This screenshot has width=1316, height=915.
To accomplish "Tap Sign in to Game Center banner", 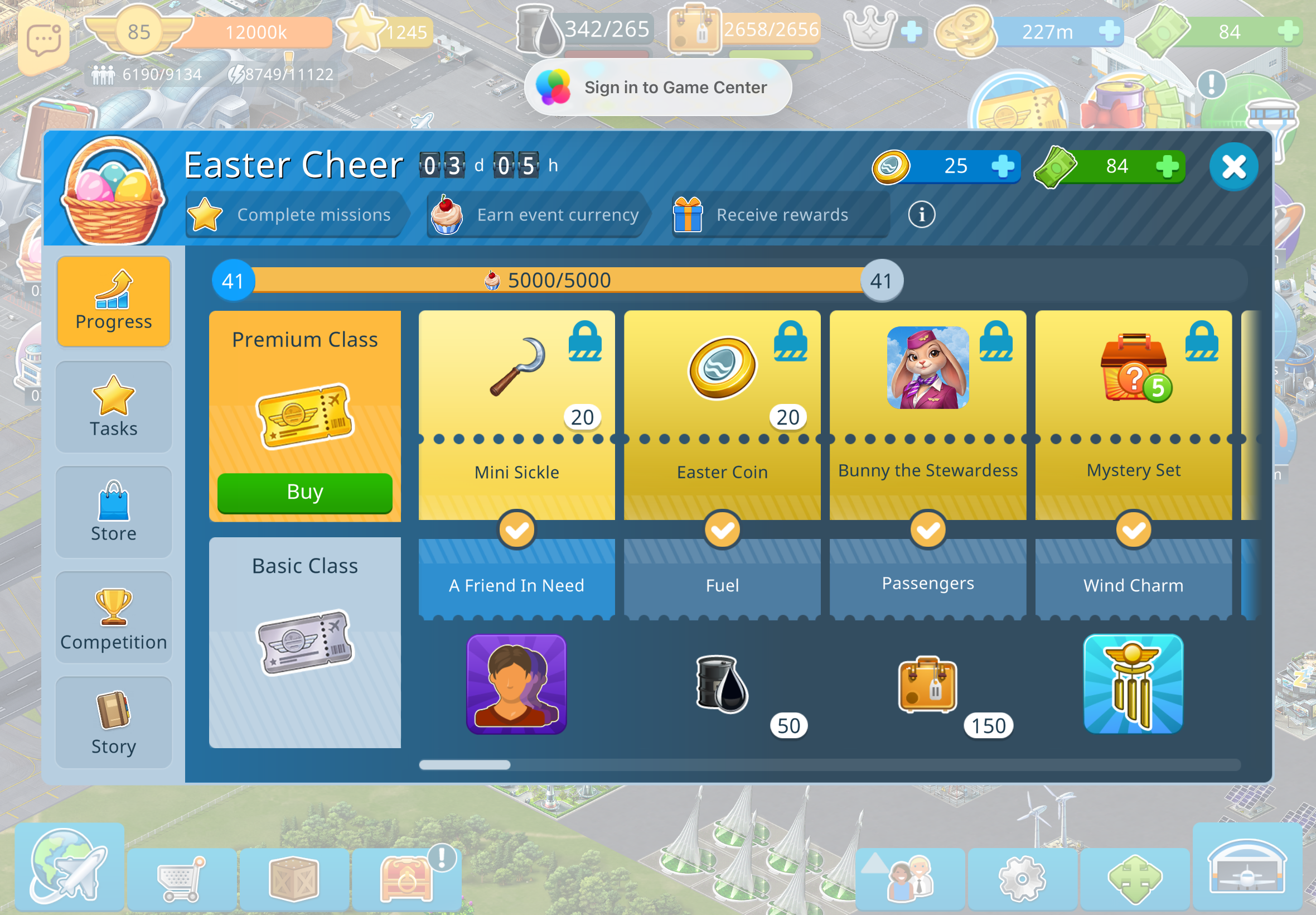I will 657,87.
